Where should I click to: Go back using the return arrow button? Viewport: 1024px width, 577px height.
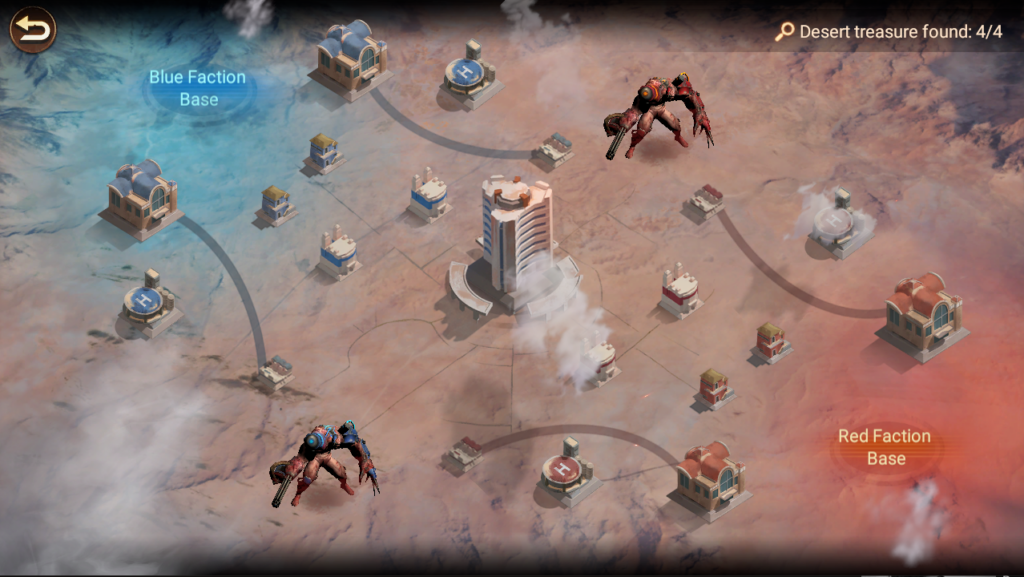click(x=32, y=30)
